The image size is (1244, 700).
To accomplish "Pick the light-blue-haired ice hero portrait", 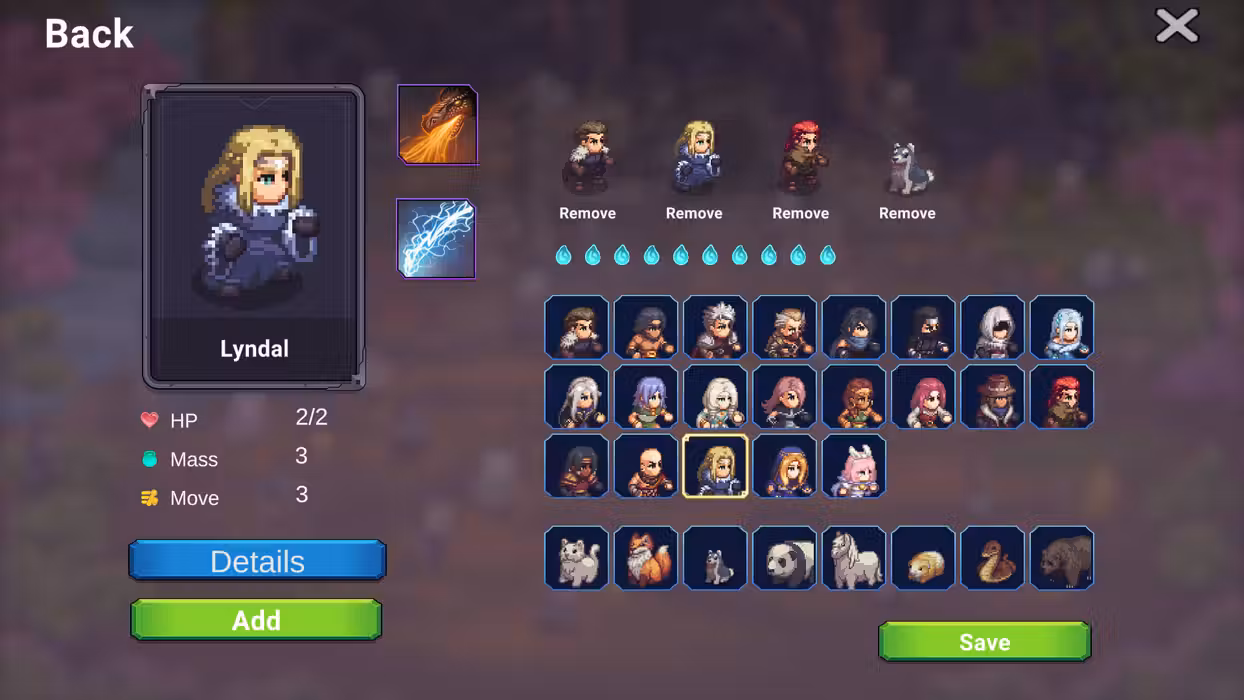I will [1061, 328].
